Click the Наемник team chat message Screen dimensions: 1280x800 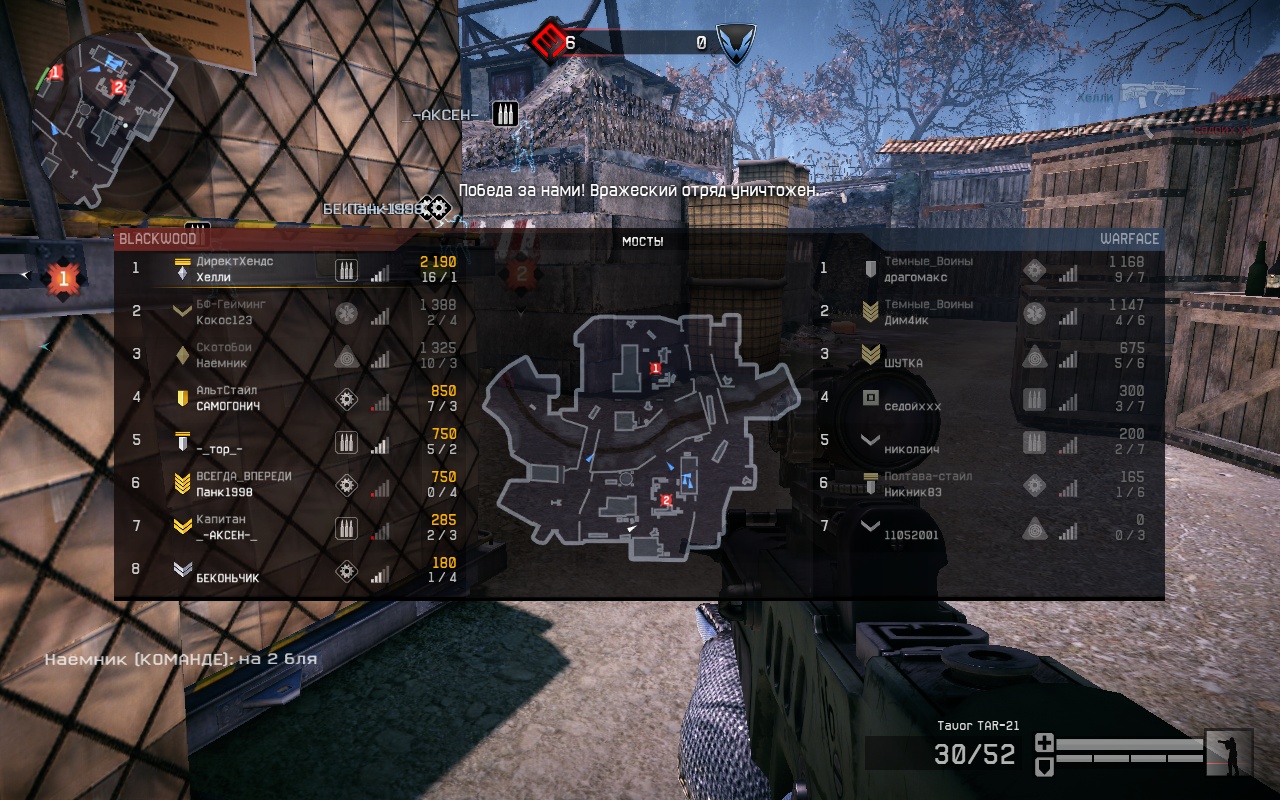tap(180, 659)
